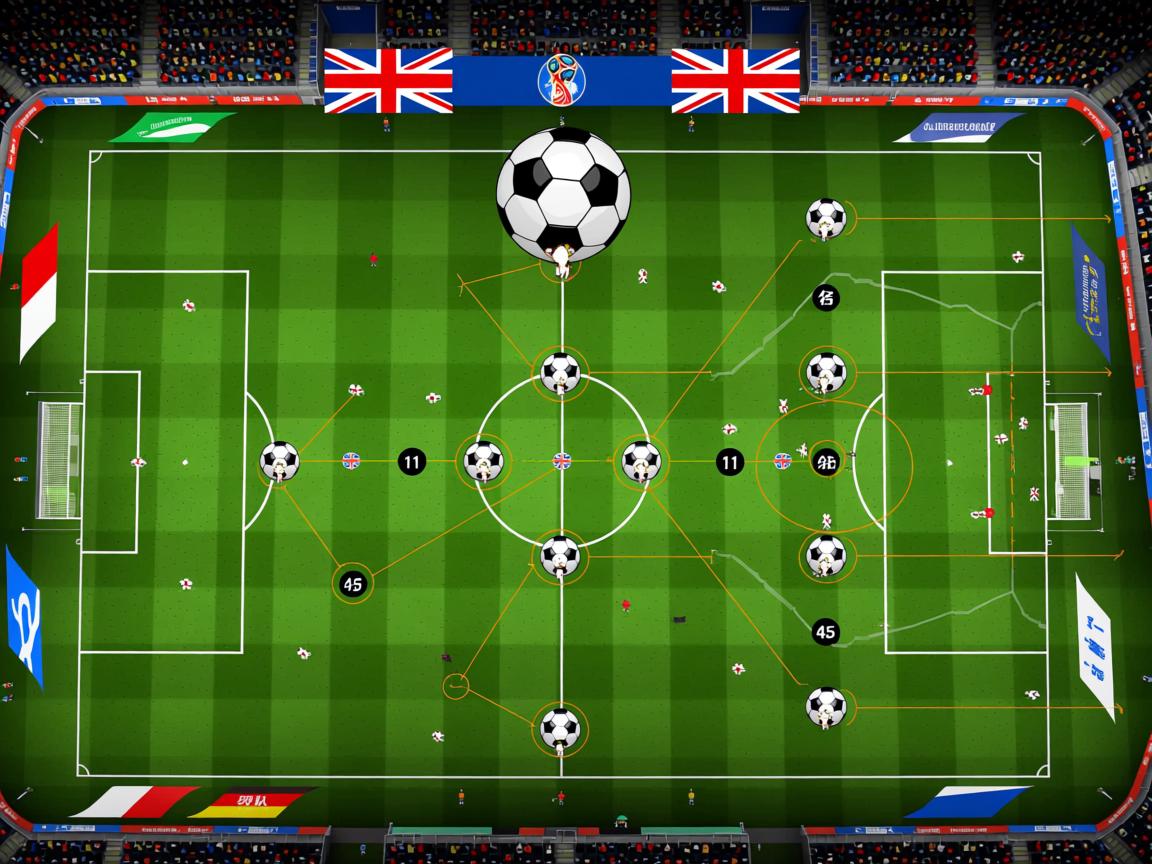This screenshot has height=864, width=1152.
Task: Select the ball marker on the left penalty arc
Action: pos(279,461)
